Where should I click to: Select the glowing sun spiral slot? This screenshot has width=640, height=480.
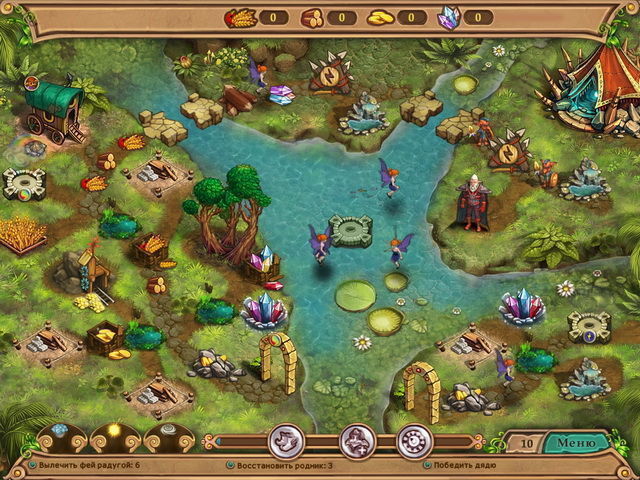click(112, 432)
